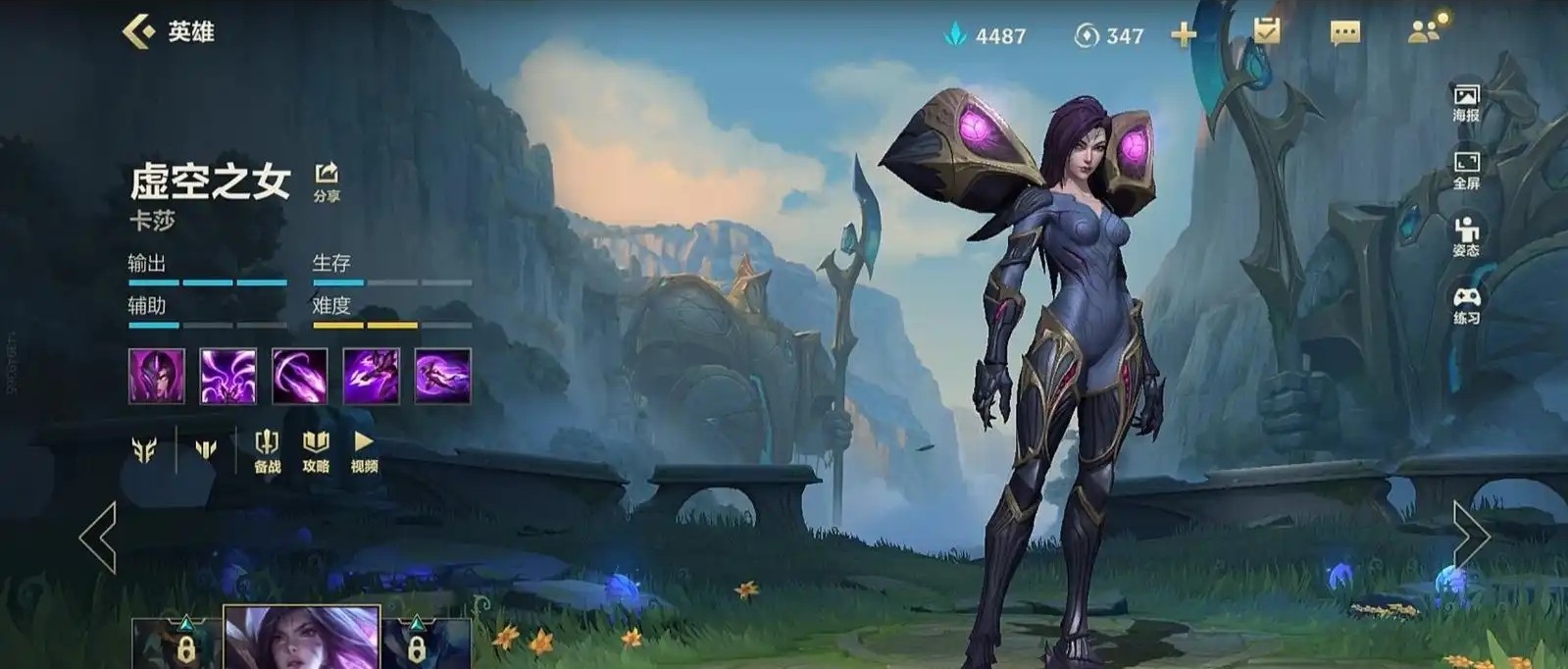Open the chat messages icon
The width and height of the screenshot is (1568, 669).
pos(1344,33)
